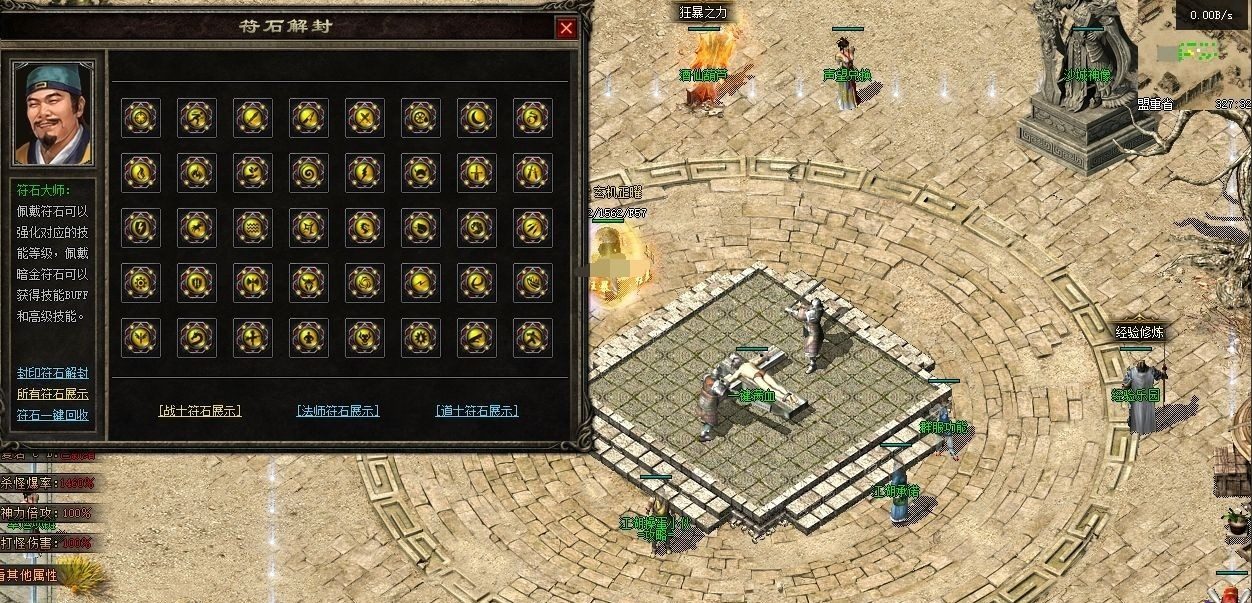Close the 符石解封 rune window

[x=566, y=28]
